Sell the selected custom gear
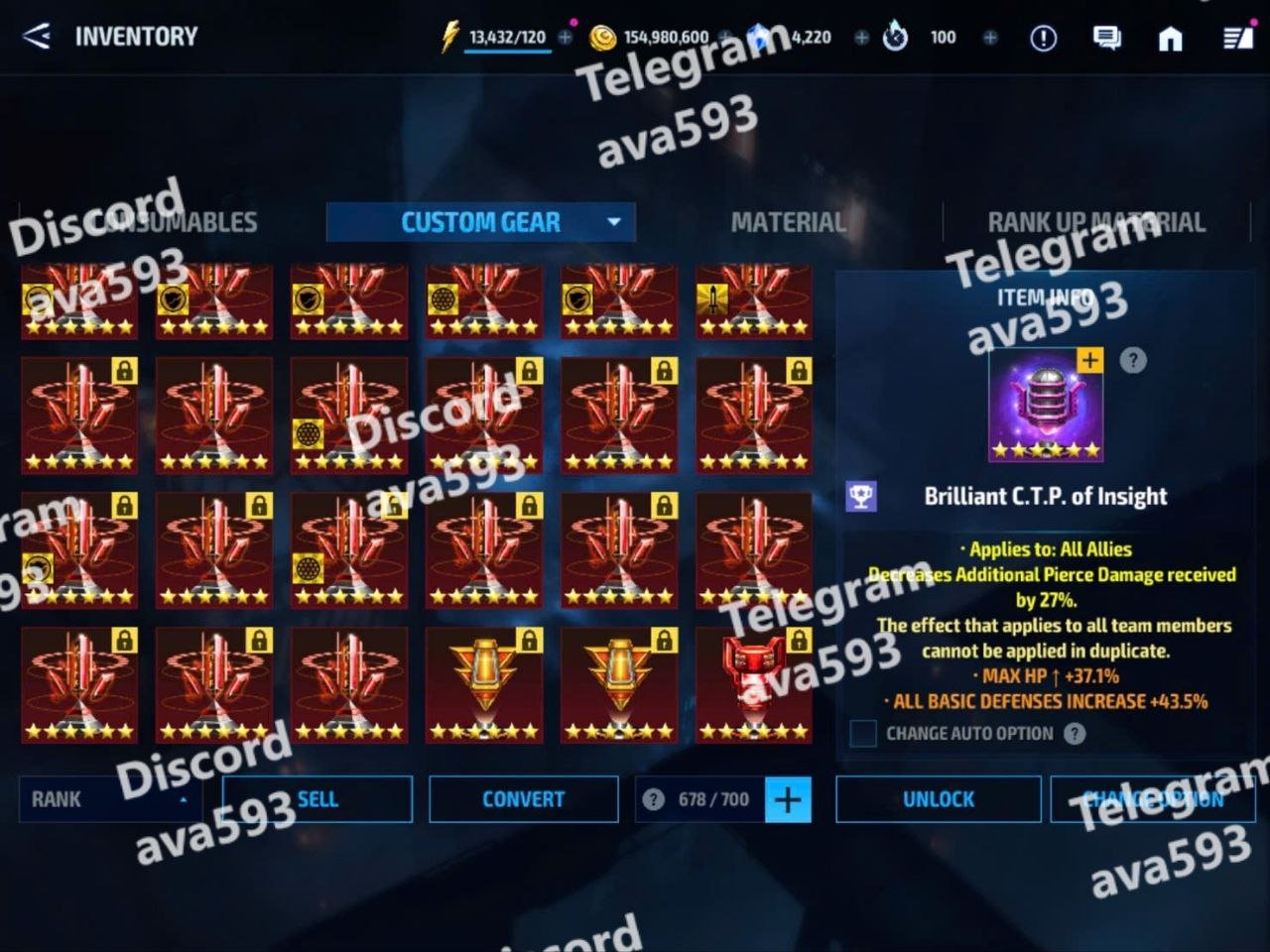Image resolution: width=1270 pixels, height=952 pixels. pos(317,799)
